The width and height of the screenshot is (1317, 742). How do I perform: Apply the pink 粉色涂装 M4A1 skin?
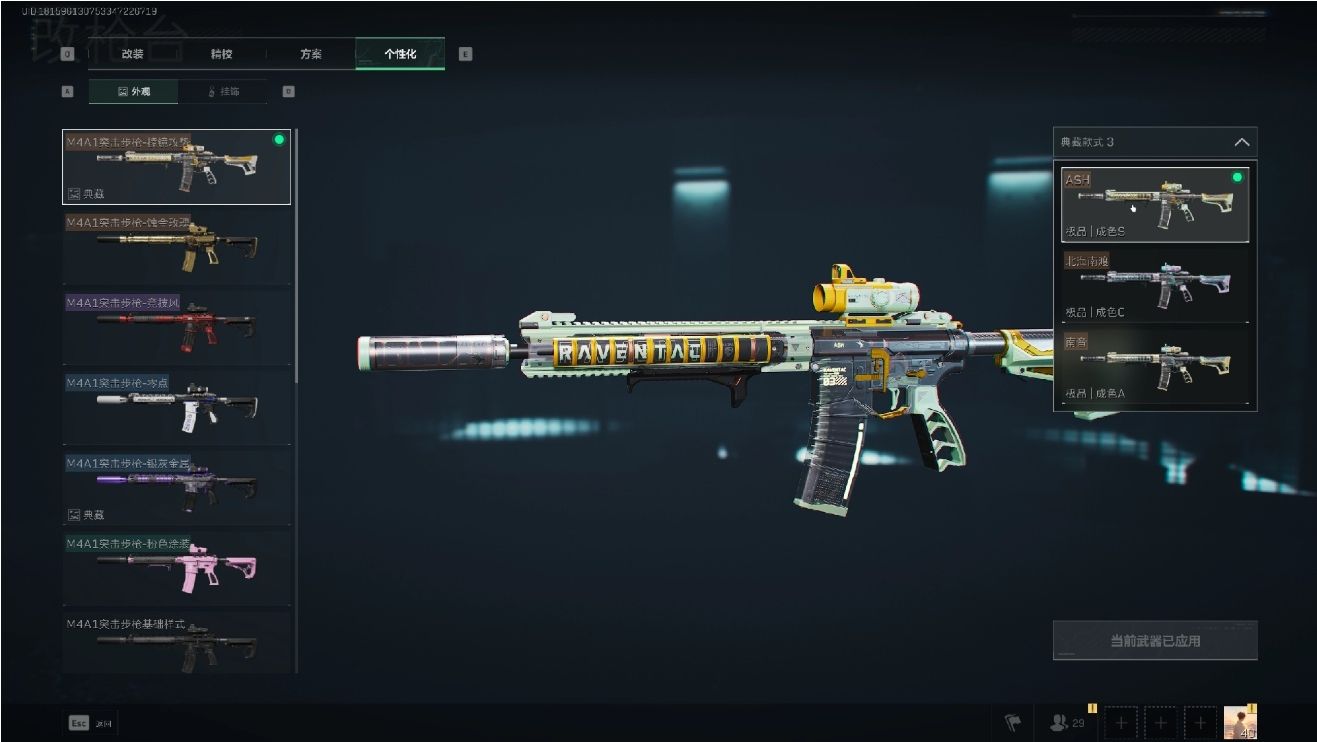(x=176, y=566)
